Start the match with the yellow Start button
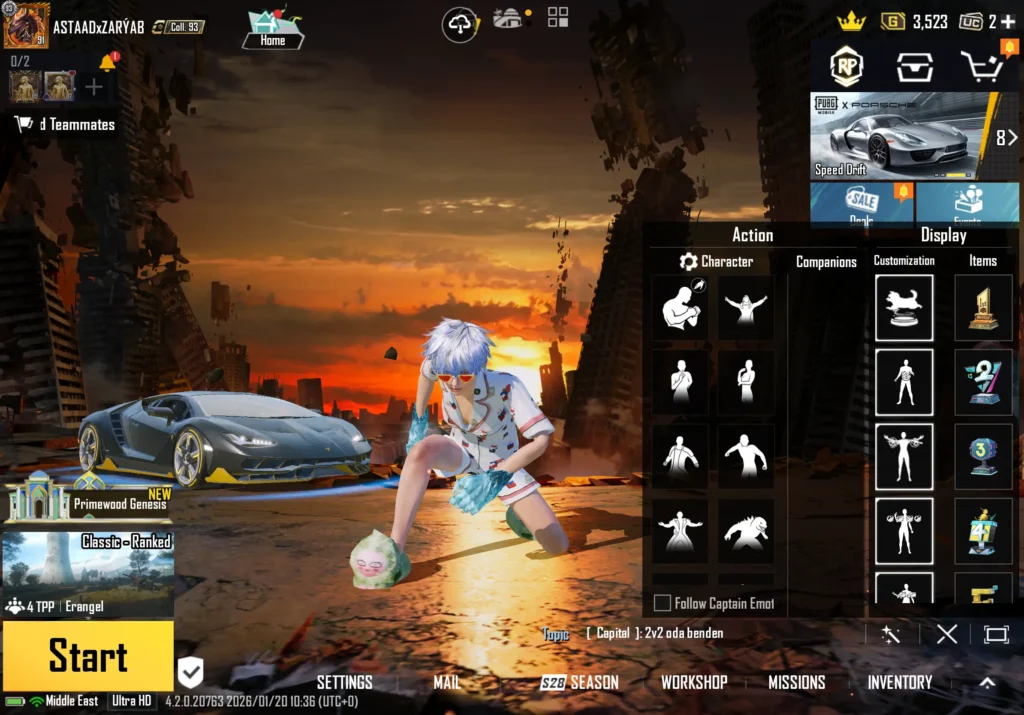 pyautogui.click(x=88, y=656)
